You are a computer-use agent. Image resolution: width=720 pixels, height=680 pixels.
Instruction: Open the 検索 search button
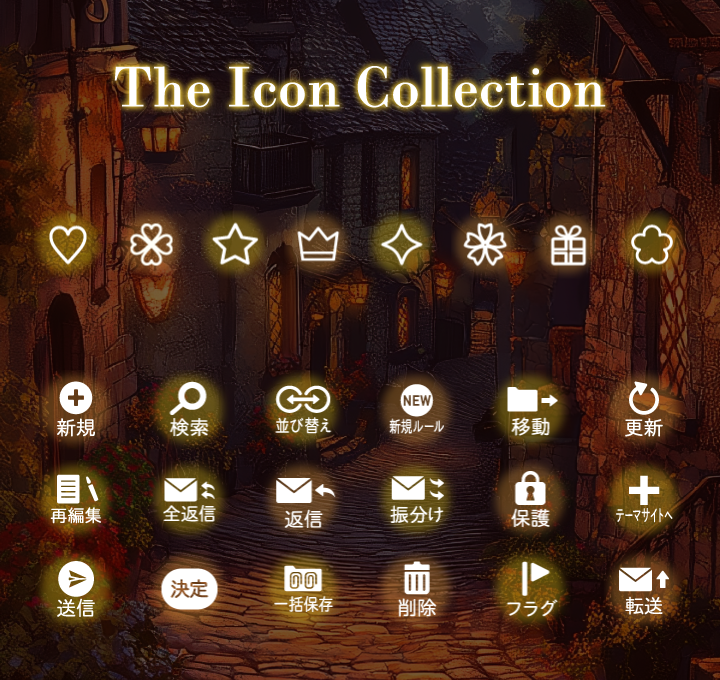(x=189, y=410)
